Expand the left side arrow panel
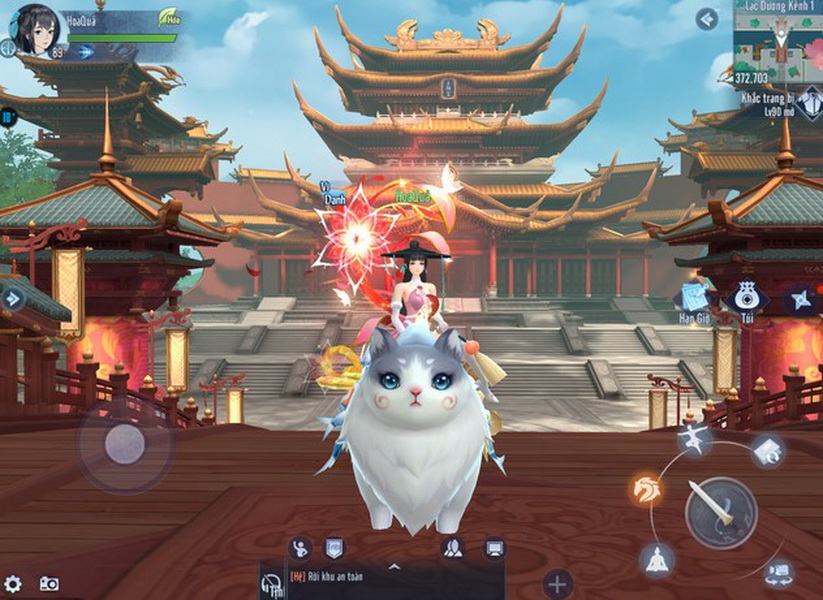 pyautogui.click(x=13, y=298)
